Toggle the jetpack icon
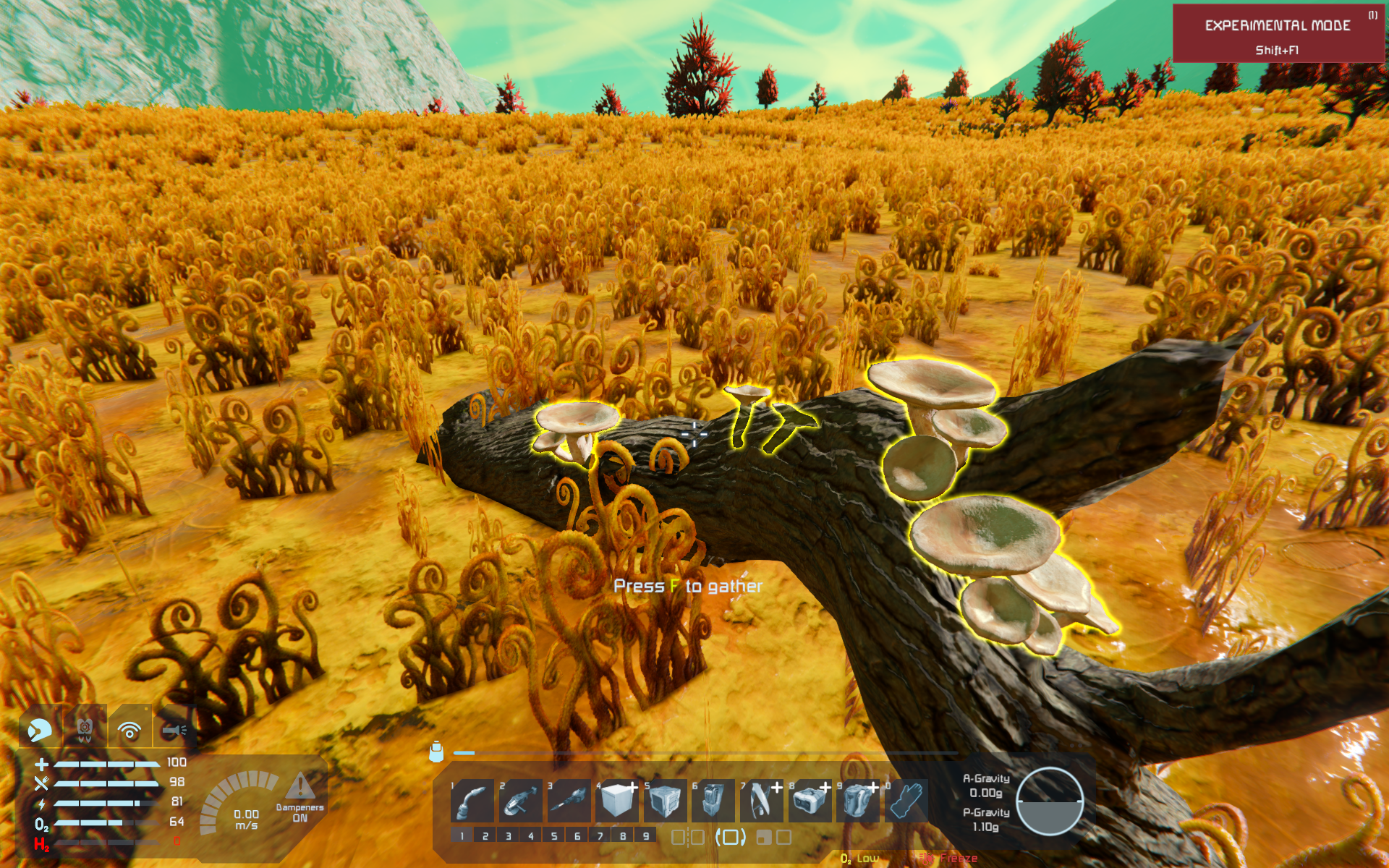The width and height of the screenshot is (1389, 868). 85,730
